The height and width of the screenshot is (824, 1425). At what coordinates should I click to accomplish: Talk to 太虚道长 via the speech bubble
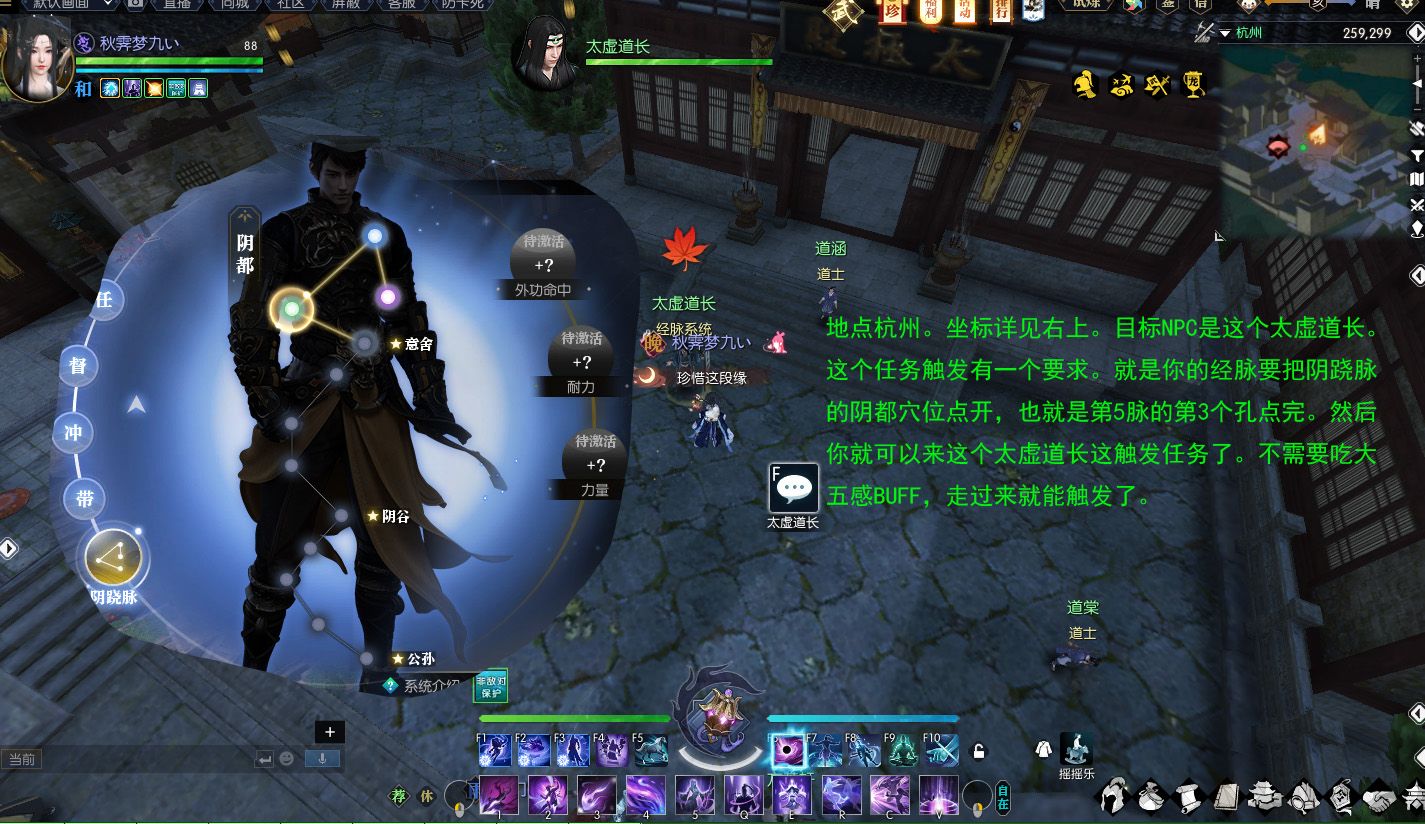coord(793,487)
